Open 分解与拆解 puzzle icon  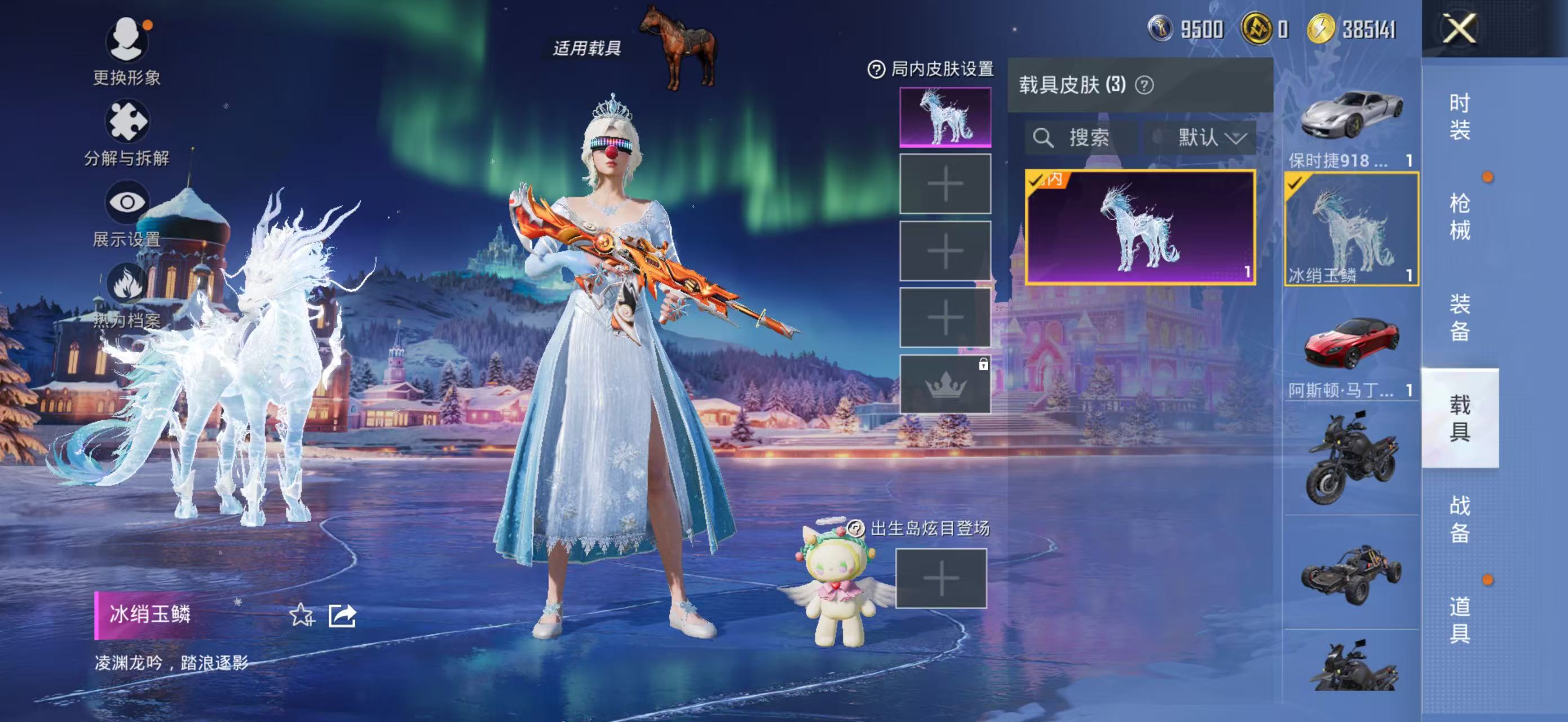point(127,122)
